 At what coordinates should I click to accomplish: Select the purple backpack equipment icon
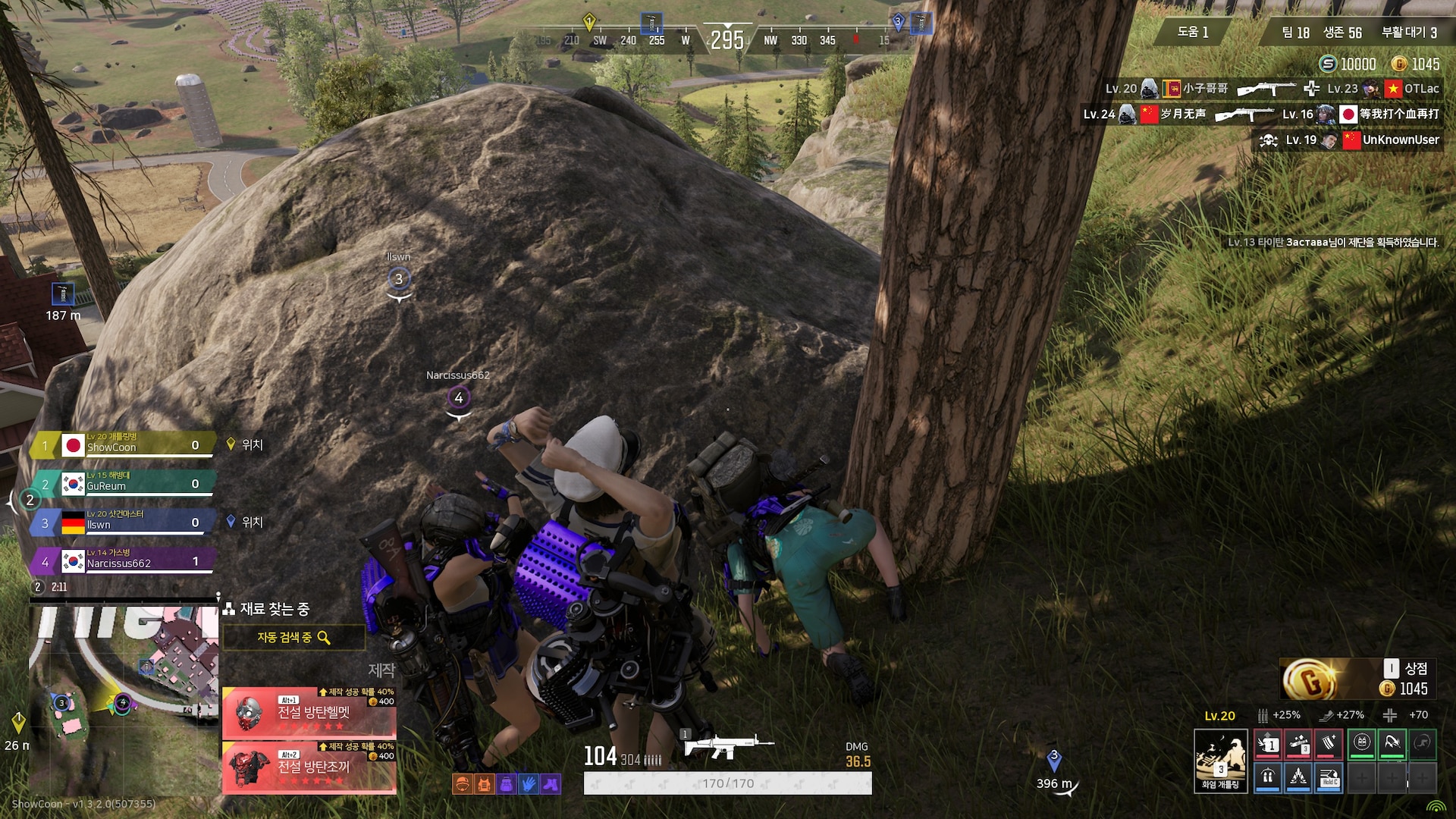(507, 784)
